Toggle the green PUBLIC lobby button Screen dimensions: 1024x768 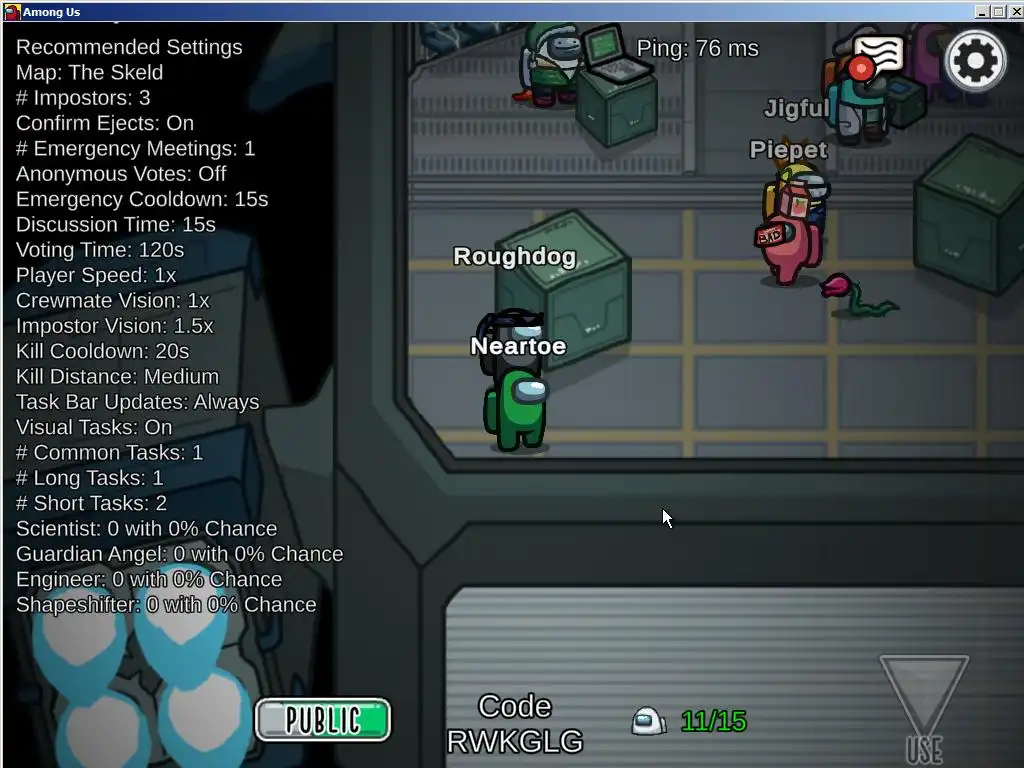pos(323,720)
